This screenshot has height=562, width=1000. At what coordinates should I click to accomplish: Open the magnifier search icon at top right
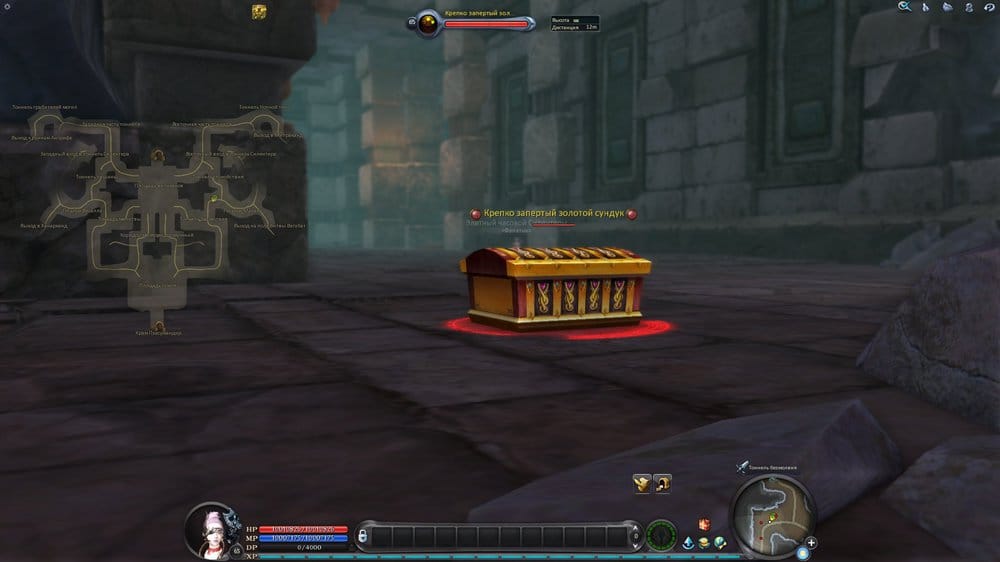tap(905, 7)
